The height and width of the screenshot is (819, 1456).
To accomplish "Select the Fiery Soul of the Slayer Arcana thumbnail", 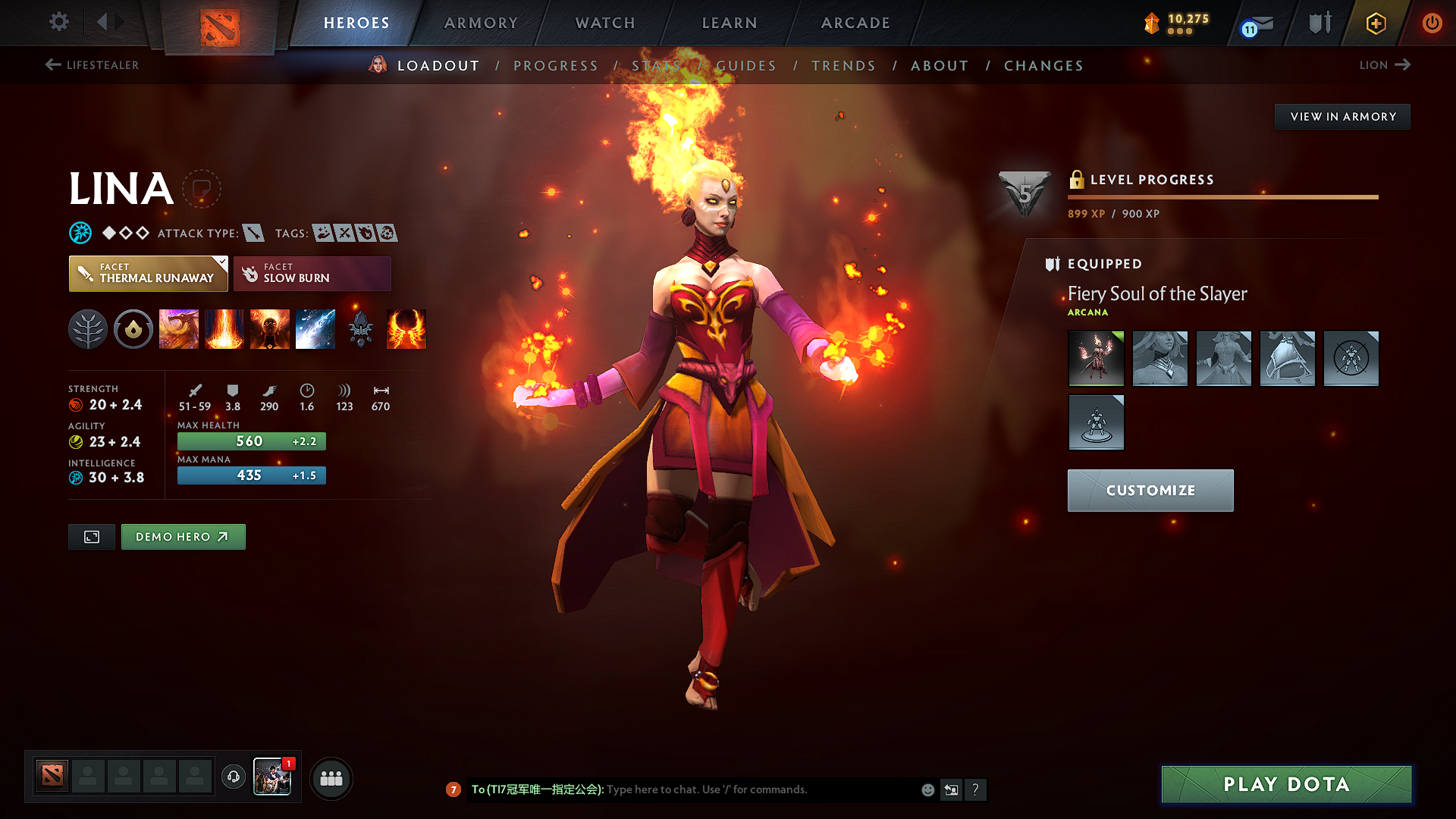I will click(x=1096, y=359).
